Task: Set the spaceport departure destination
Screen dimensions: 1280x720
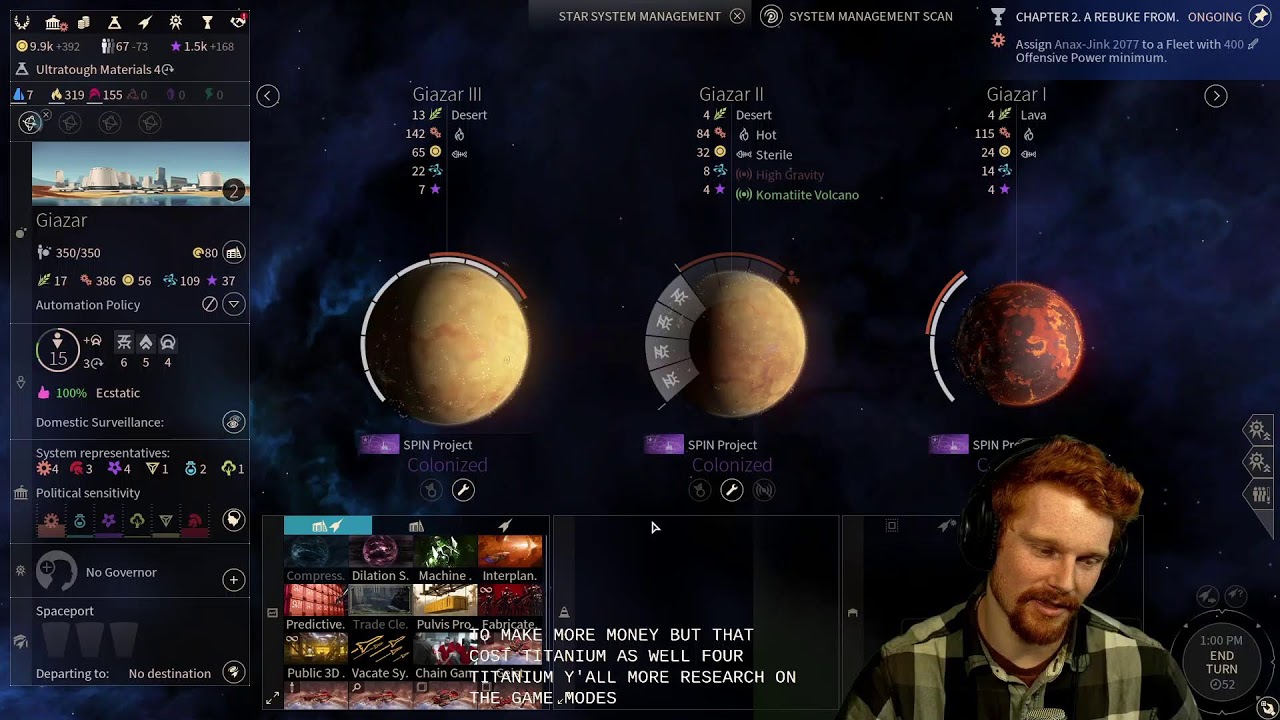Action: 233,673
